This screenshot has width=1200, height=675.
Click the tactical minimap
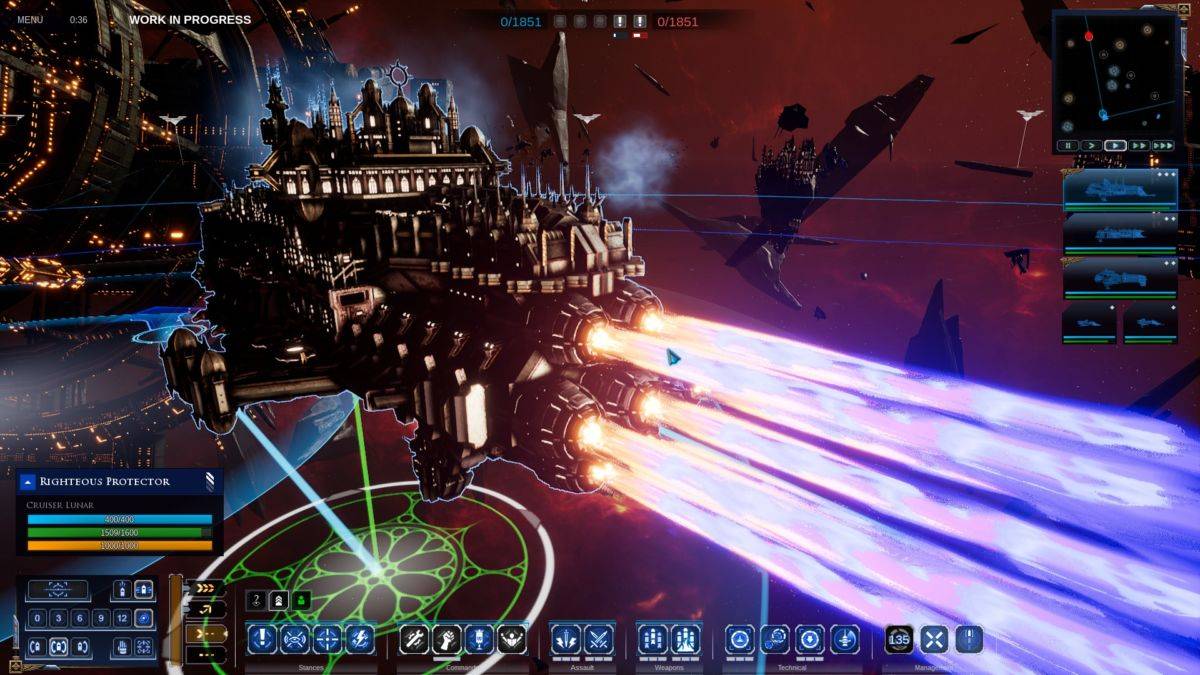click(1114, 74)
